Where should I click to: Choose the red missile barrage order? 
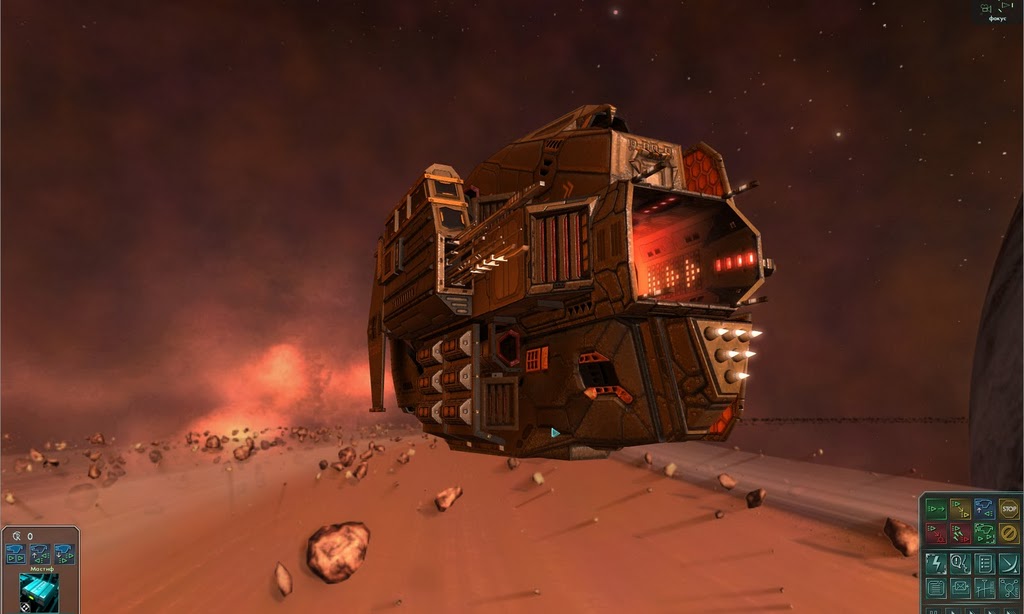tap(960, 533)
